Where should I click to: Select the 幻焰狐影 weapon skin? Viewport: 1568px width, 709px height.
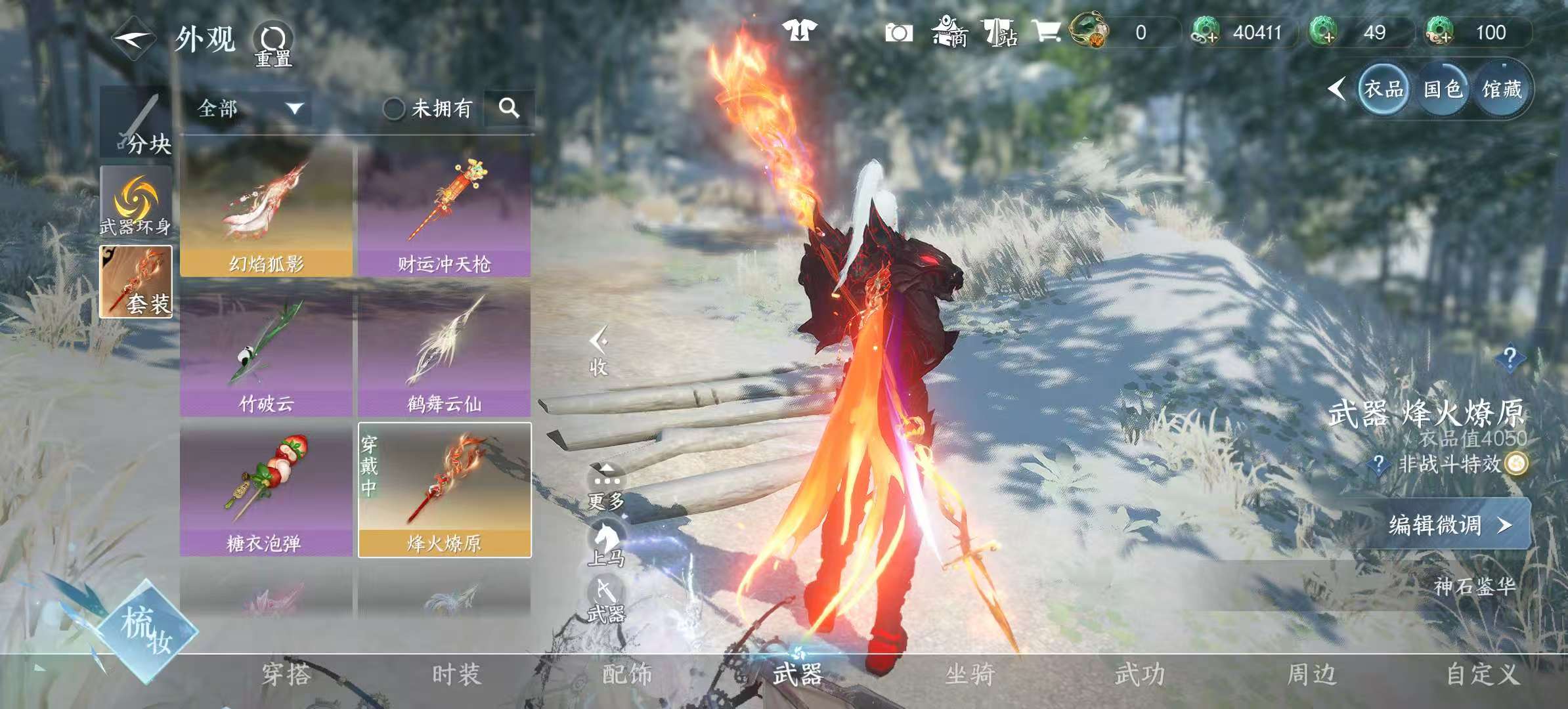267,211
